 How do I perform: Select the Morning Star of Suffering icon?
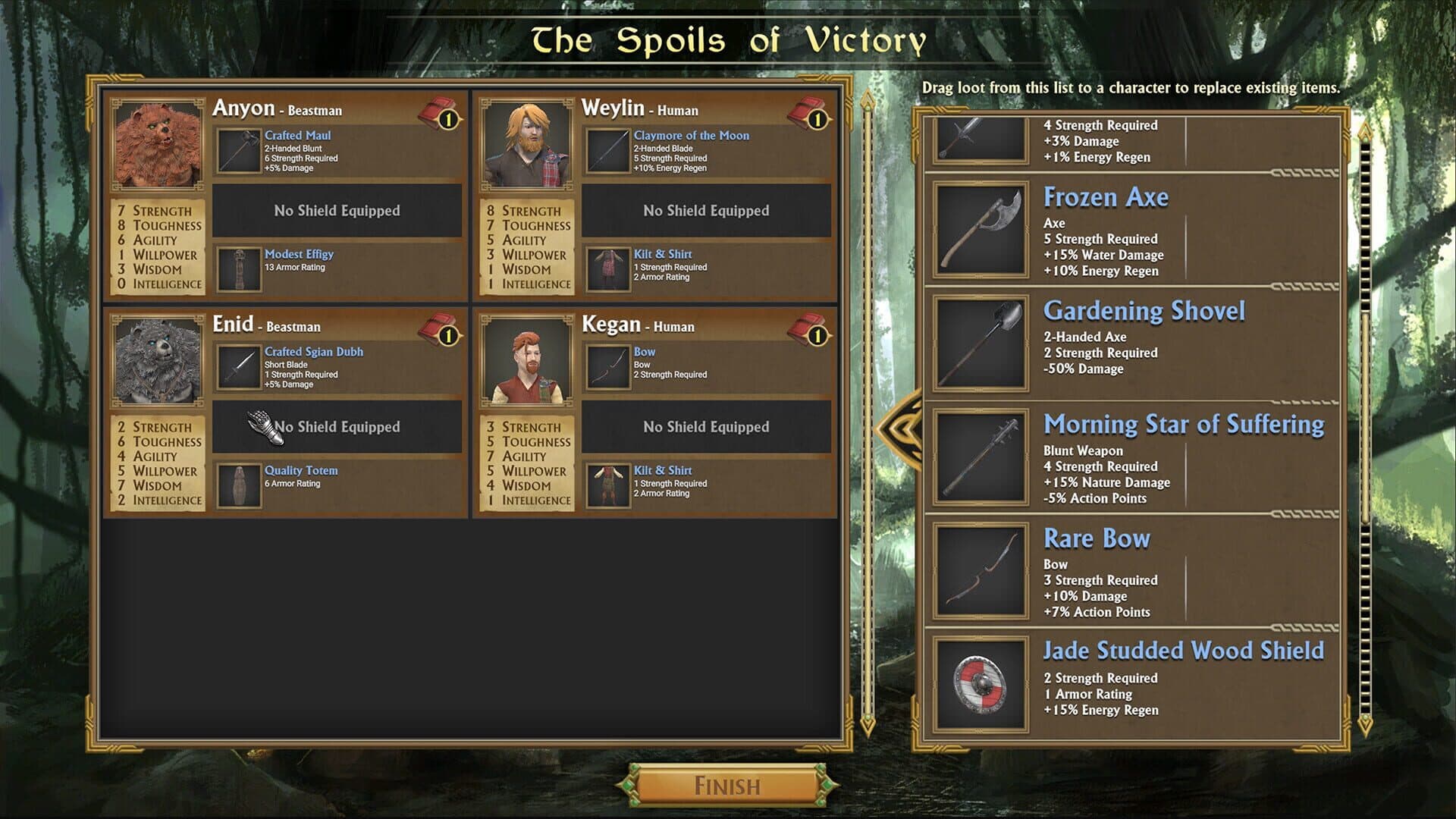coord(981,457)
